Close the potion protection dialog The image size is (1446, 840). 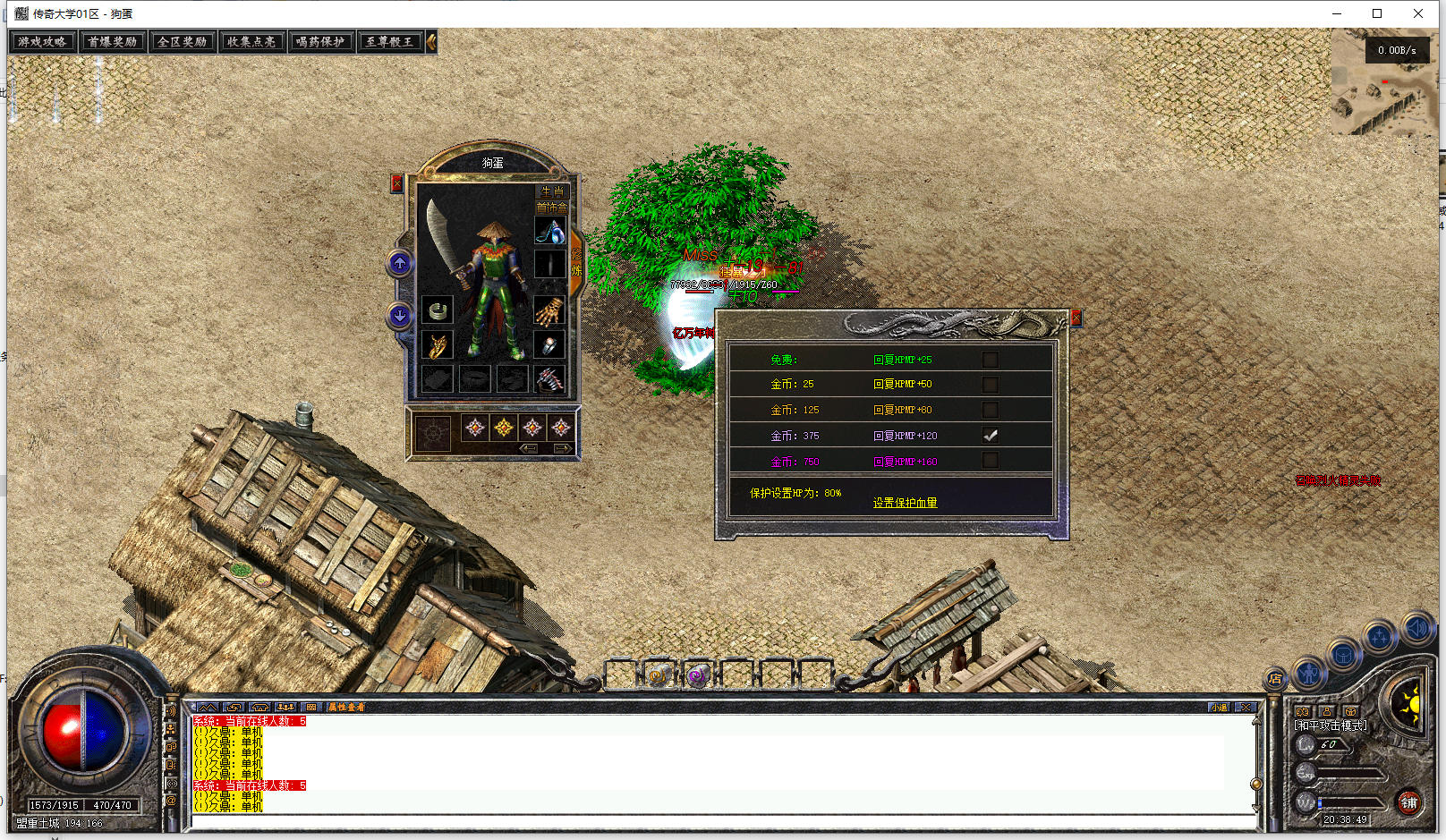coord(1076,318)
